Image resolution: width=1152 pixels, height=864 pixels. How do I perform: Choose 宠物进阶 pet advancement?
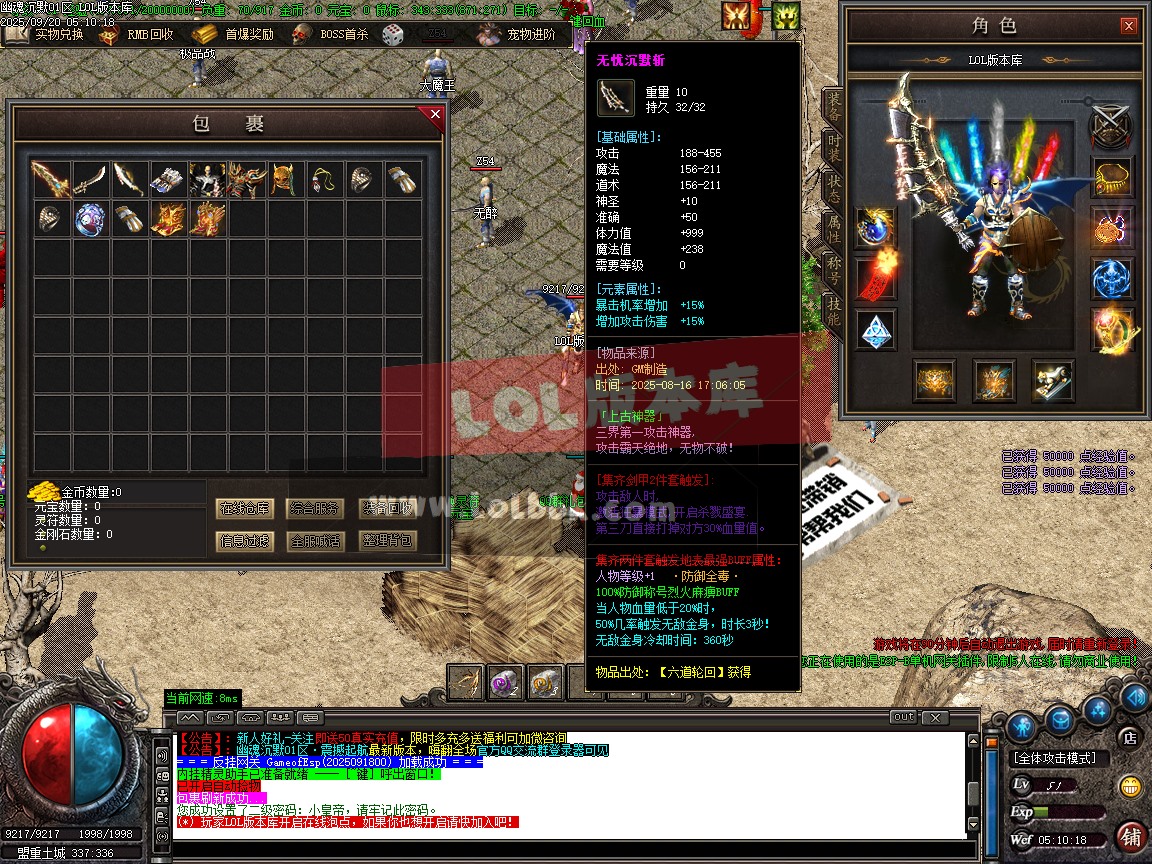(518, 34)
